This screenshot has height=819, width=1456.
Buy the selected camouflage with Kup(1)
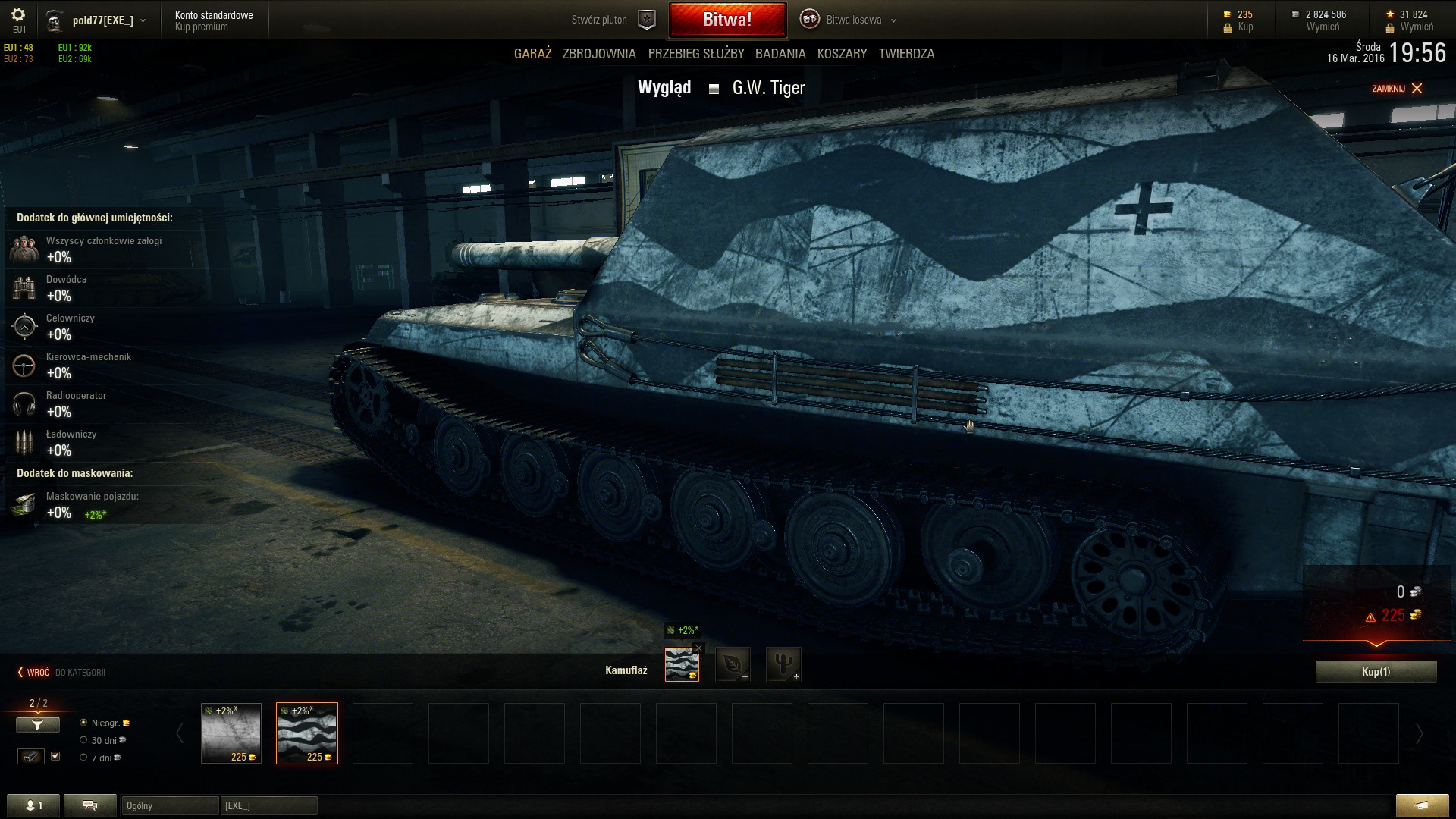click(x=1376, y=672)
